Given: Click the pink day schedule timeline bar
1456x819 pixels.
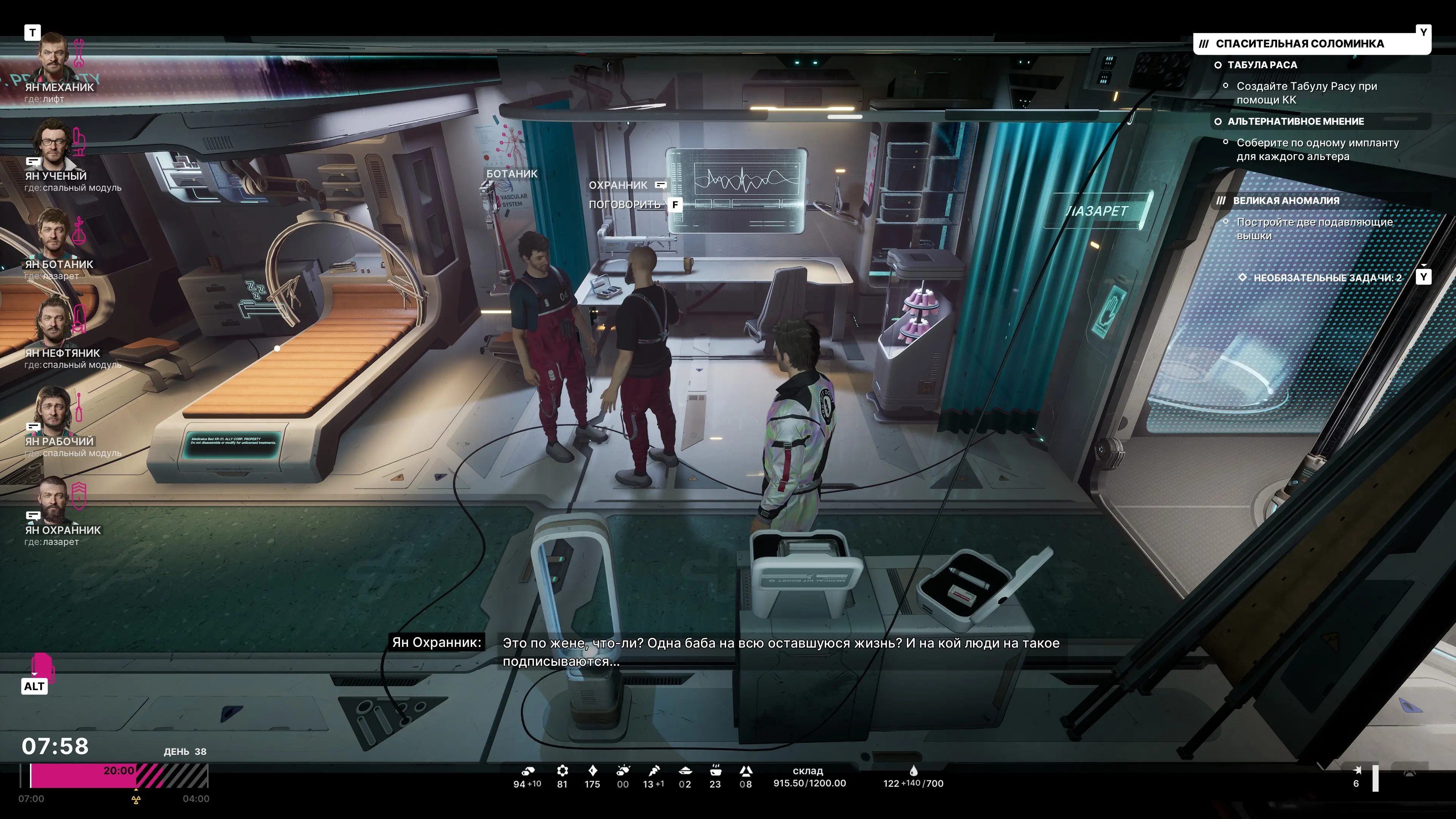Looking at the screenshot, I should coord(83,775).
